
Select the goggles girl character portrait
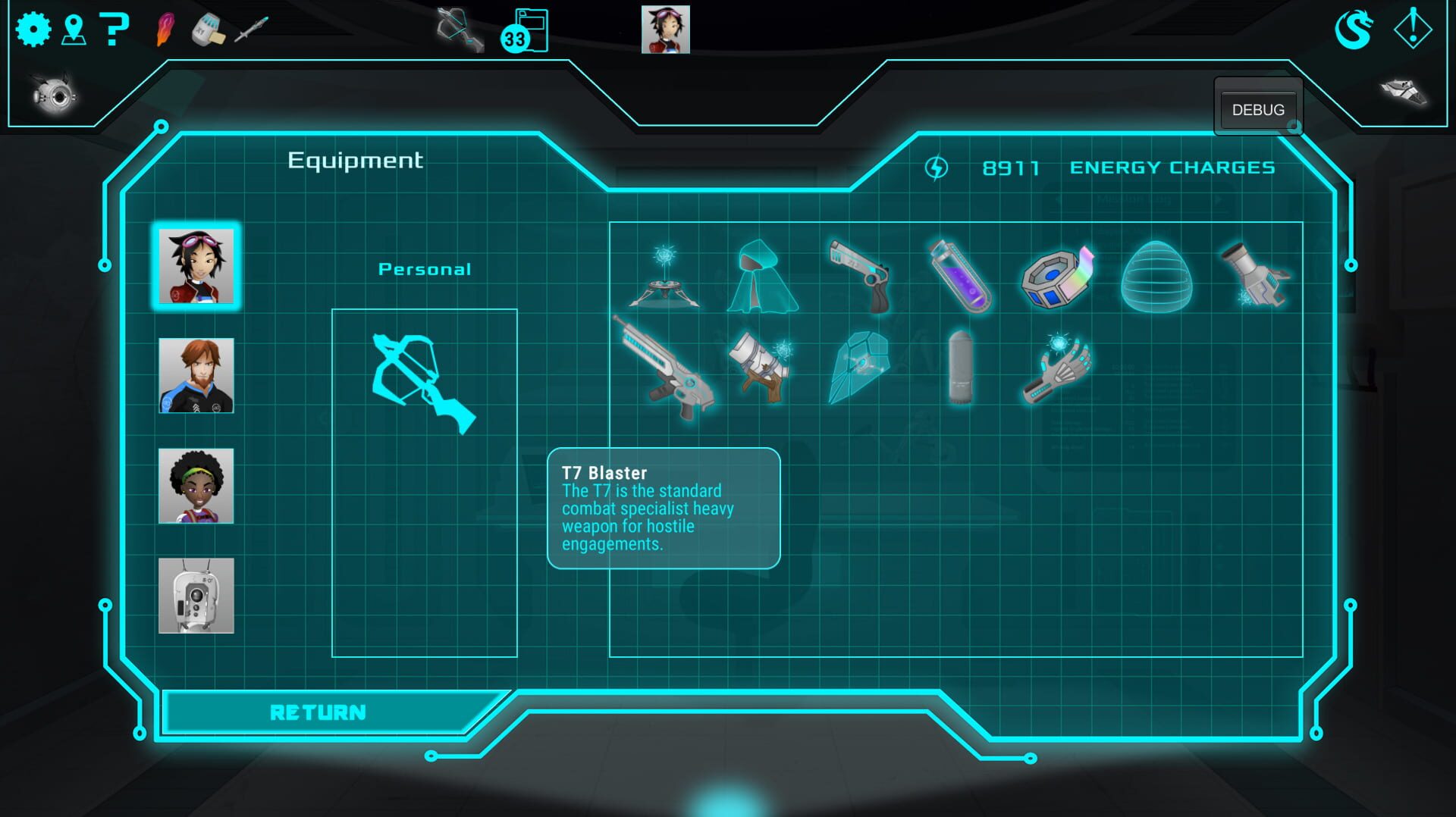[x=196, y=266]
